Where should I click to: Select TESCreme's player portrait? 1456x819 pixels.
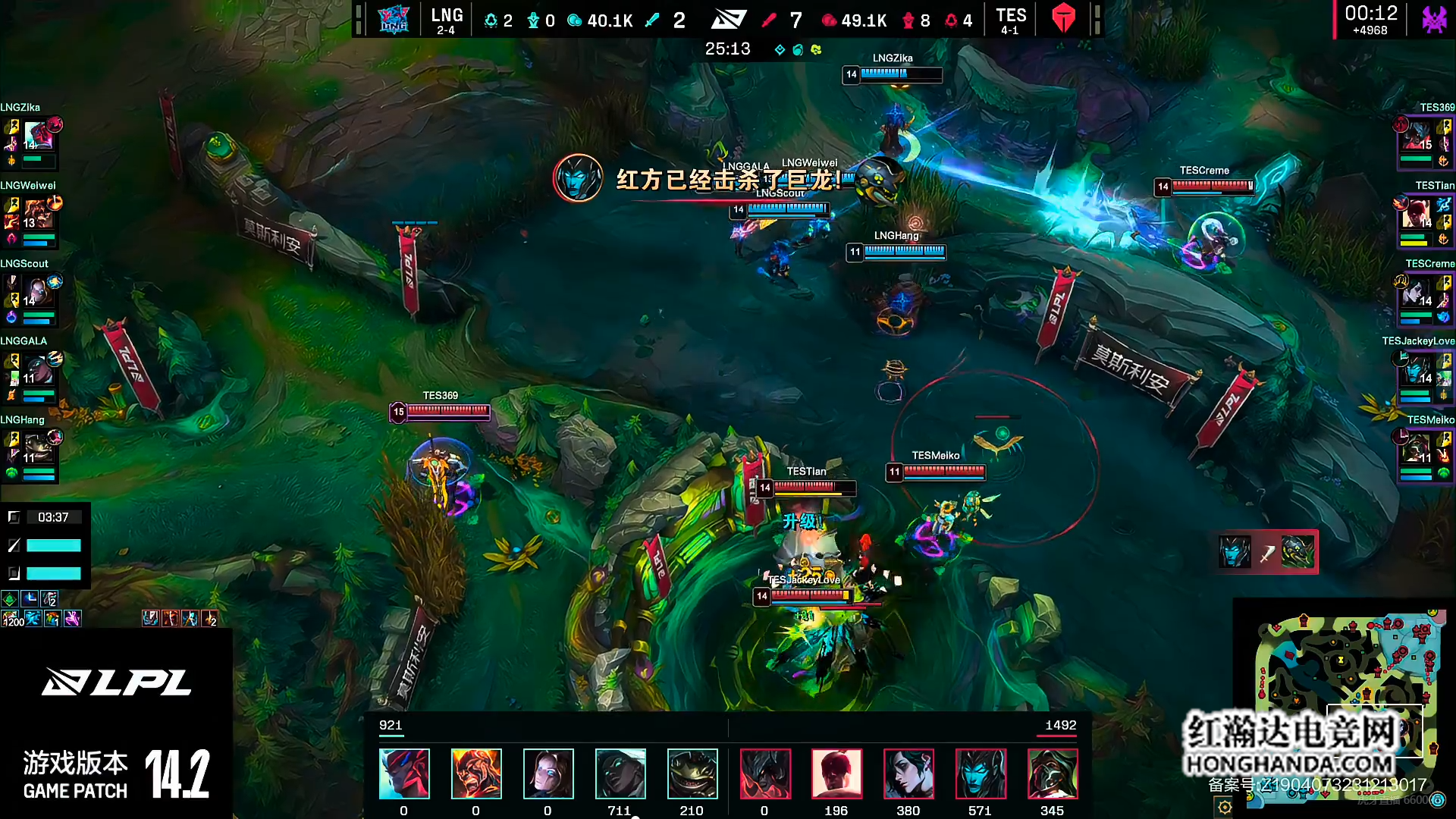point(1415,293)
